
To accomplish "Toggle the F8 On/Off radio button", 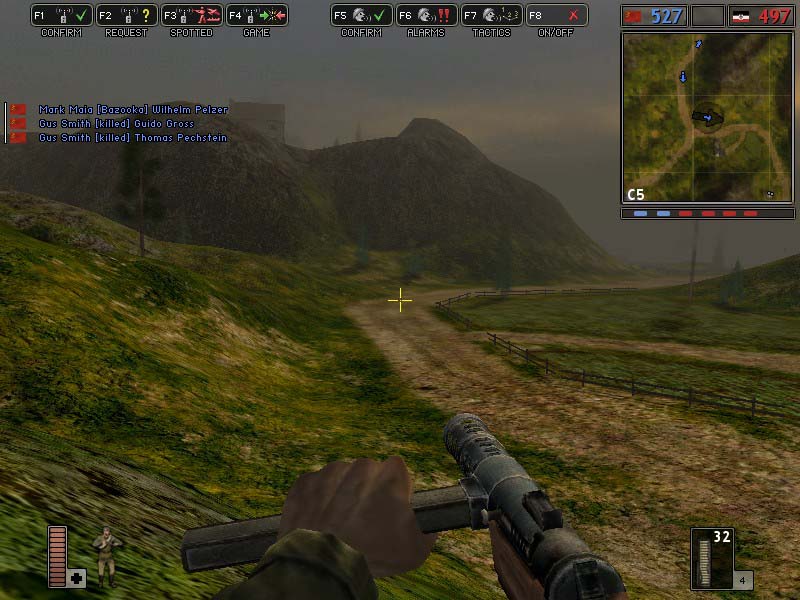I will [556, 16].
